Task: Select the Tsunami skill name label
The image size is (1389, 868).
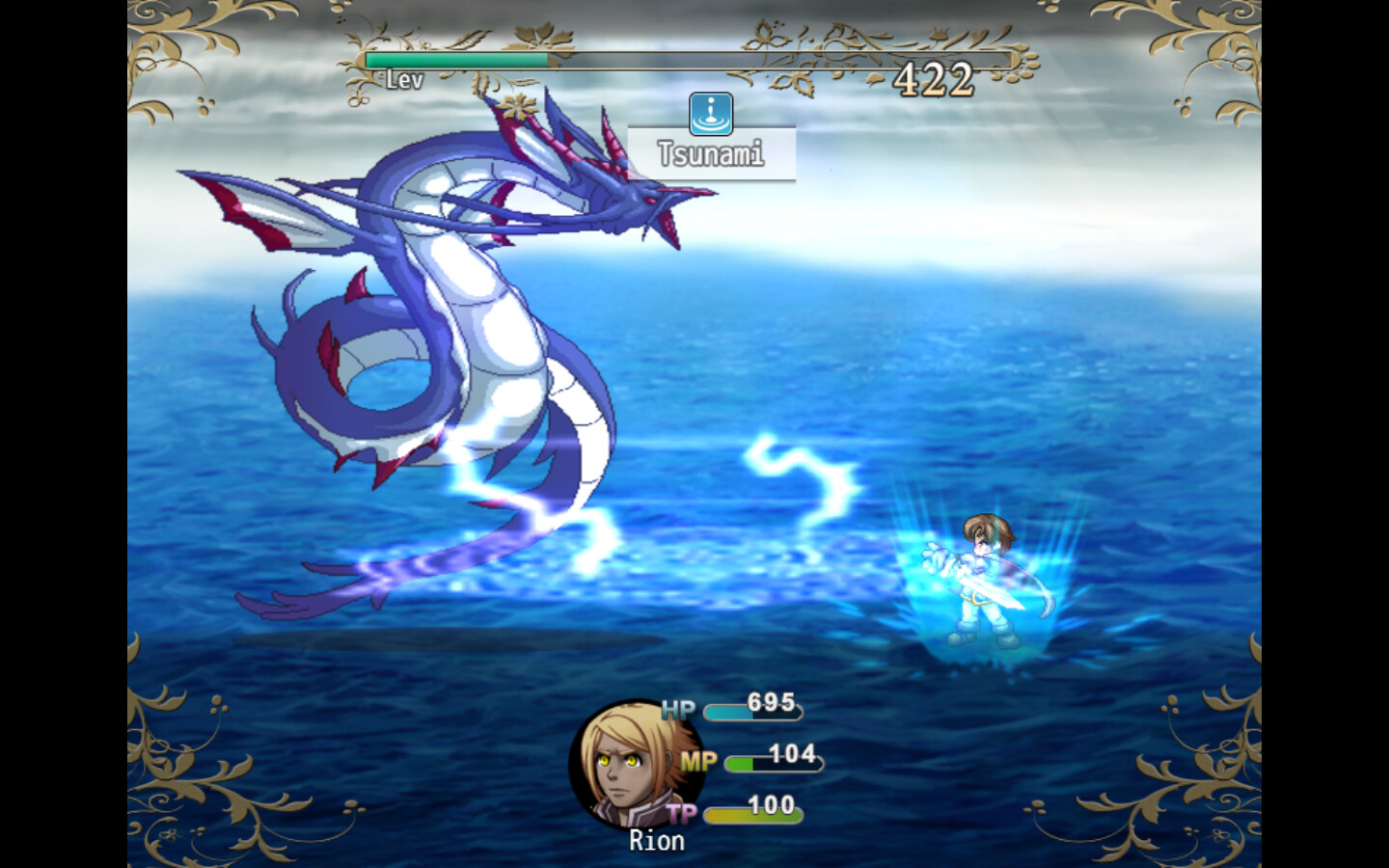Action: (711, 152)
